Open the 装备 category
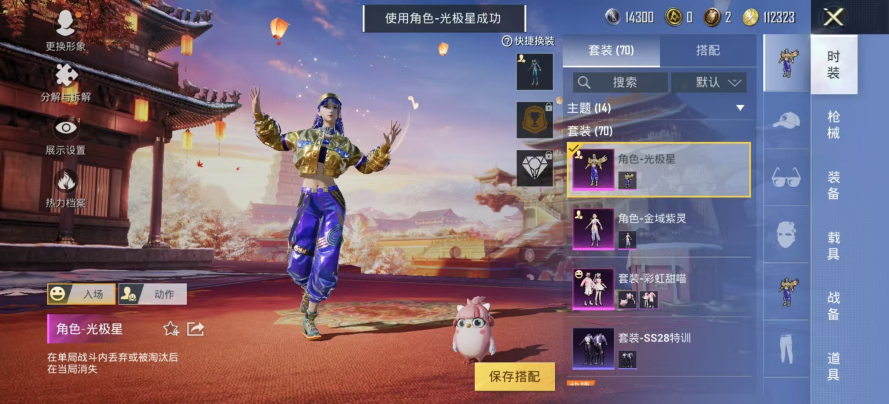This screenshot has height=404, width=889. (x=833, y=185)
